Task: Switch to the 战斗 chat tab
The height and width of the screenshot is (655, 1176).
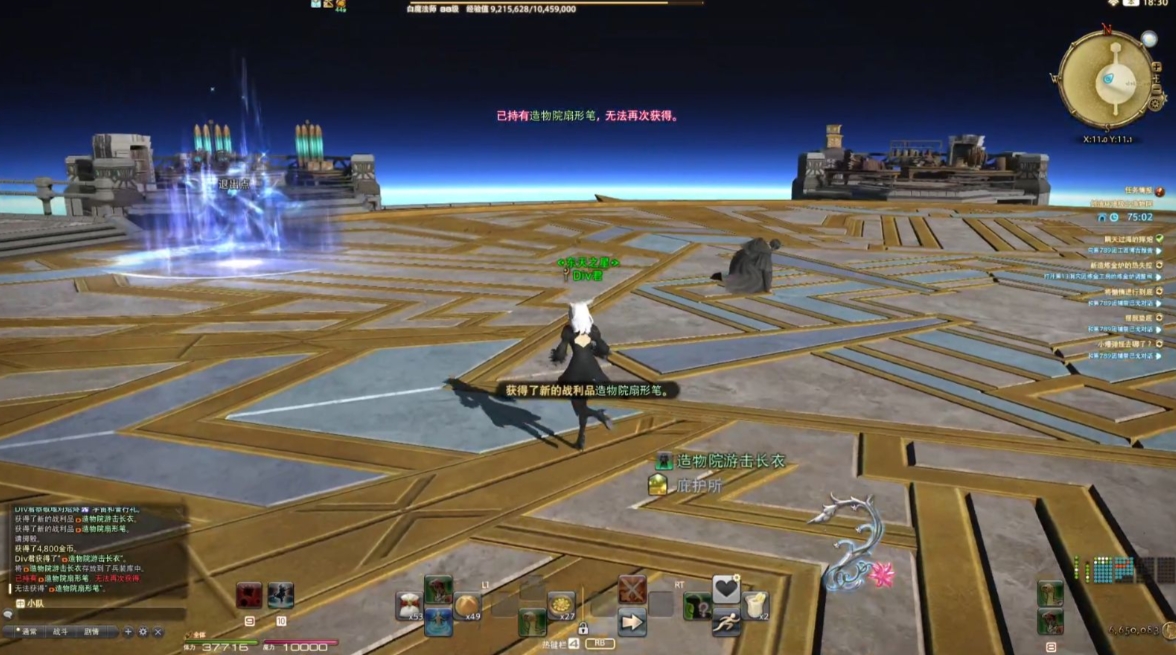Action: click(x=60, y=632)
